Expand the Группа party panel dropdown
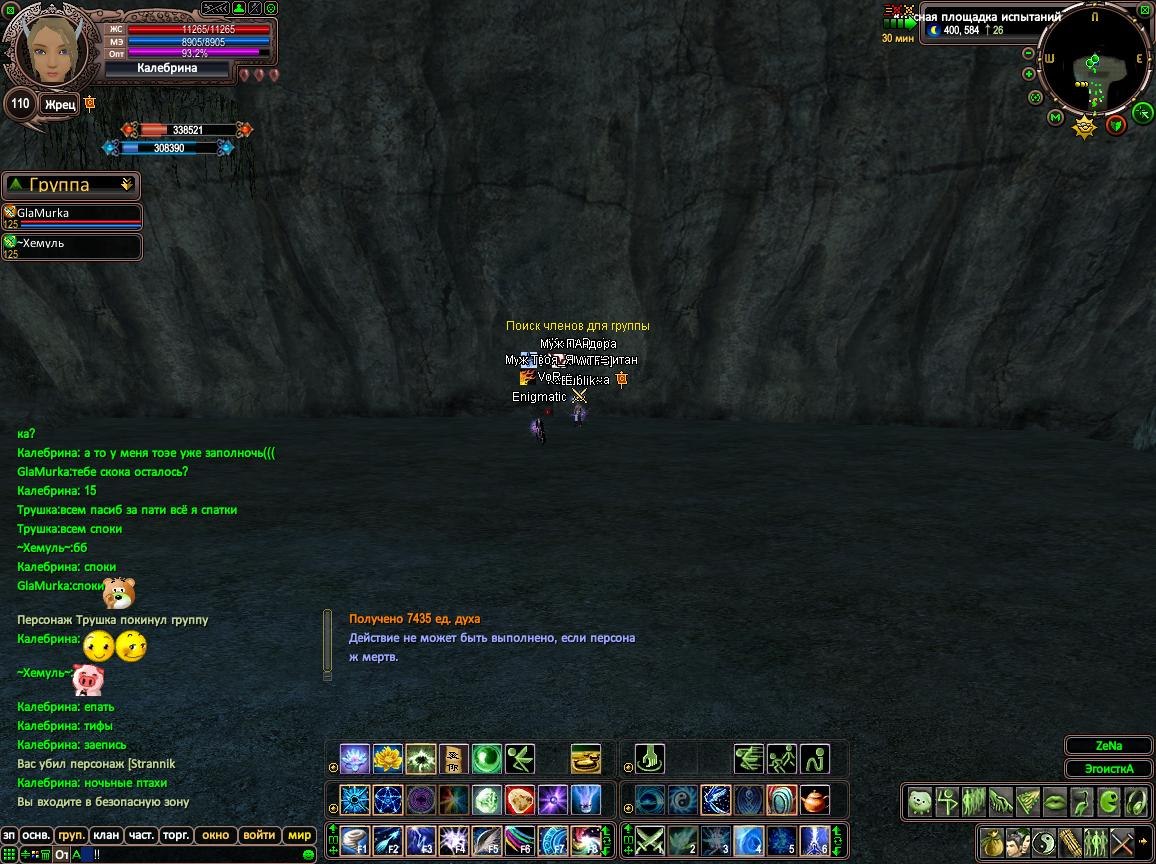This screenshot has height=864, width=1156. 126,185
